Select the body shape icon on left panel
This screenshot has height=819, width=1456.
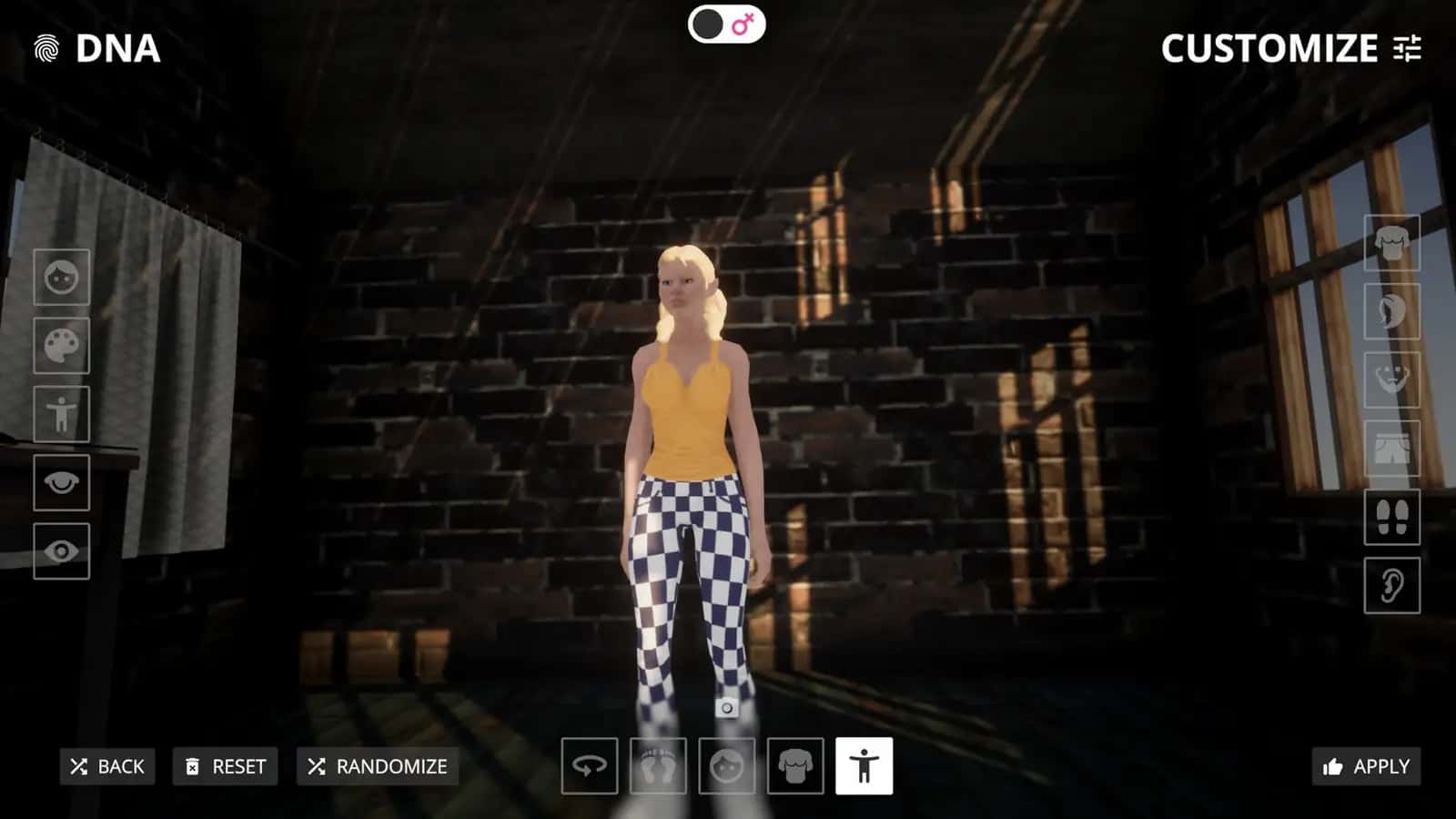[x=60, y=414]
